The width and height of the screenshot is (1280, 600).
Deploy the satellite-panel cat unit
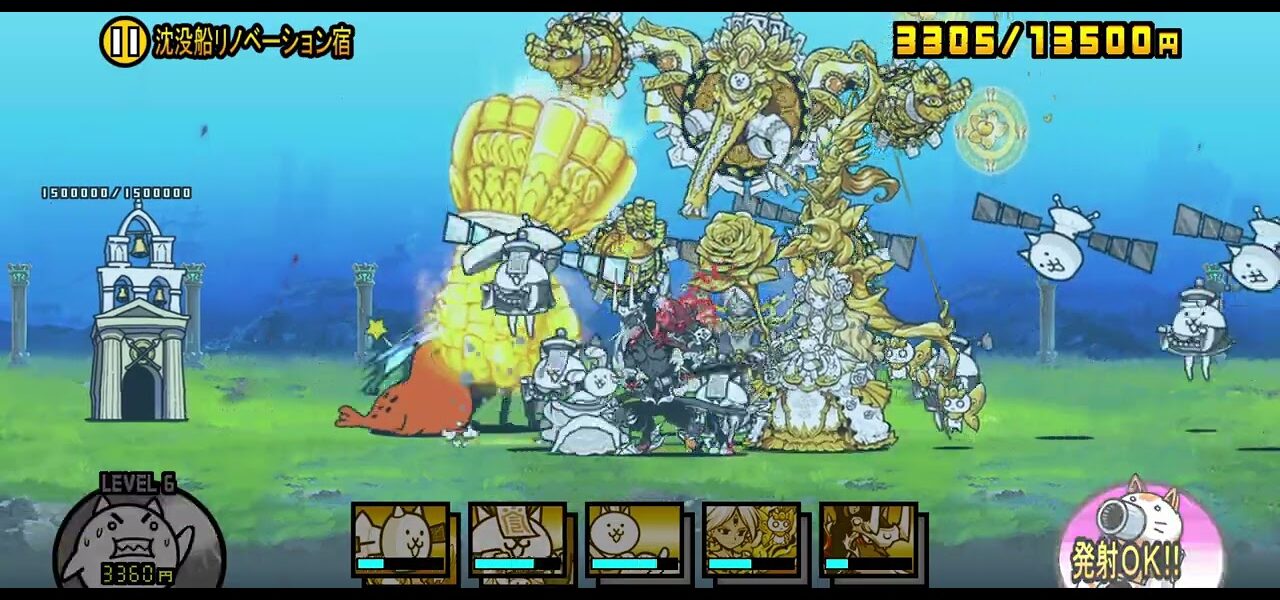point(400,540)
